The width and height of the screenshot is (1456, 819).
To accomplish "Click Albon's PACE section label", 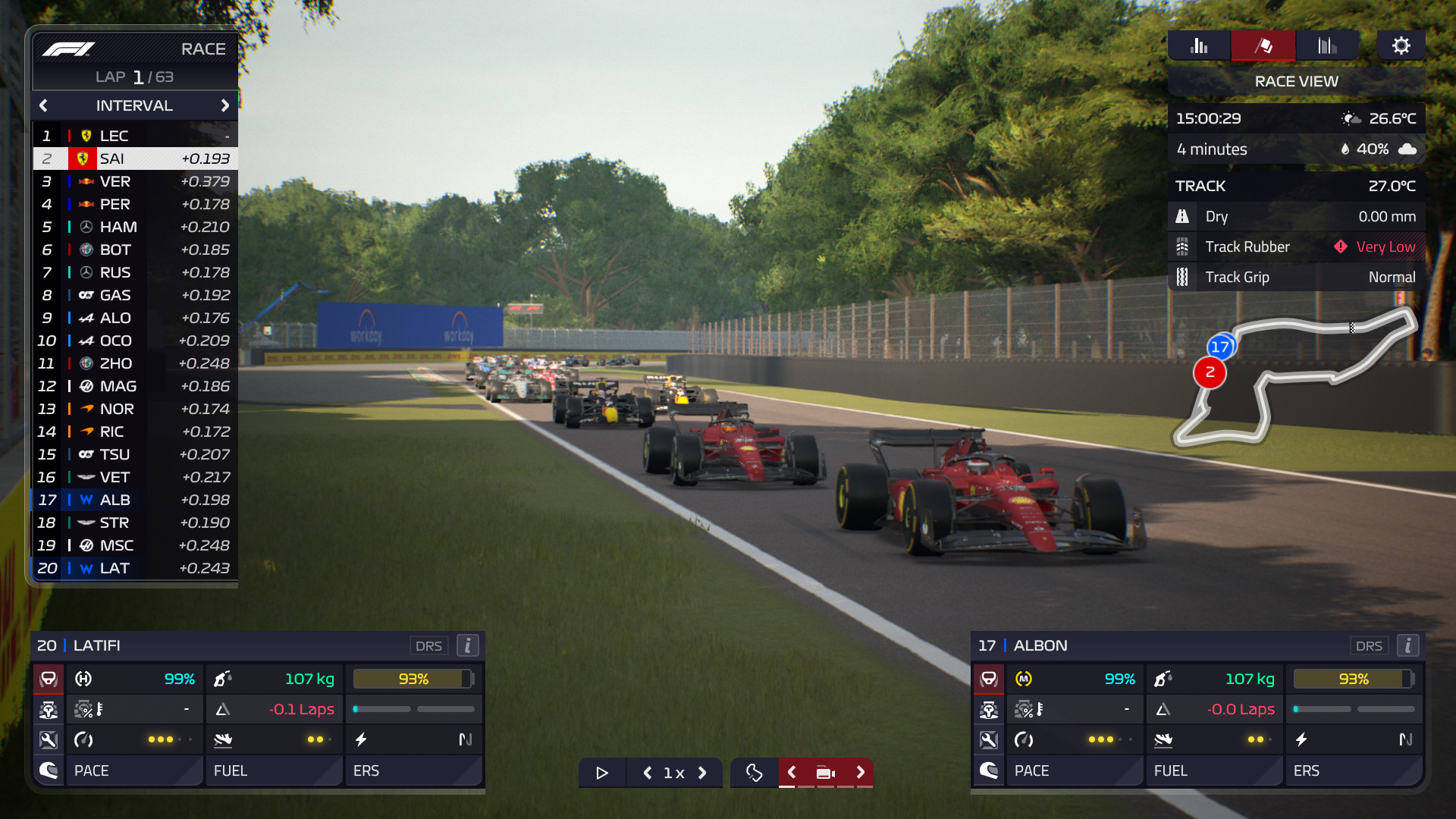I will pyautogui.click(x=1033, y=770).
